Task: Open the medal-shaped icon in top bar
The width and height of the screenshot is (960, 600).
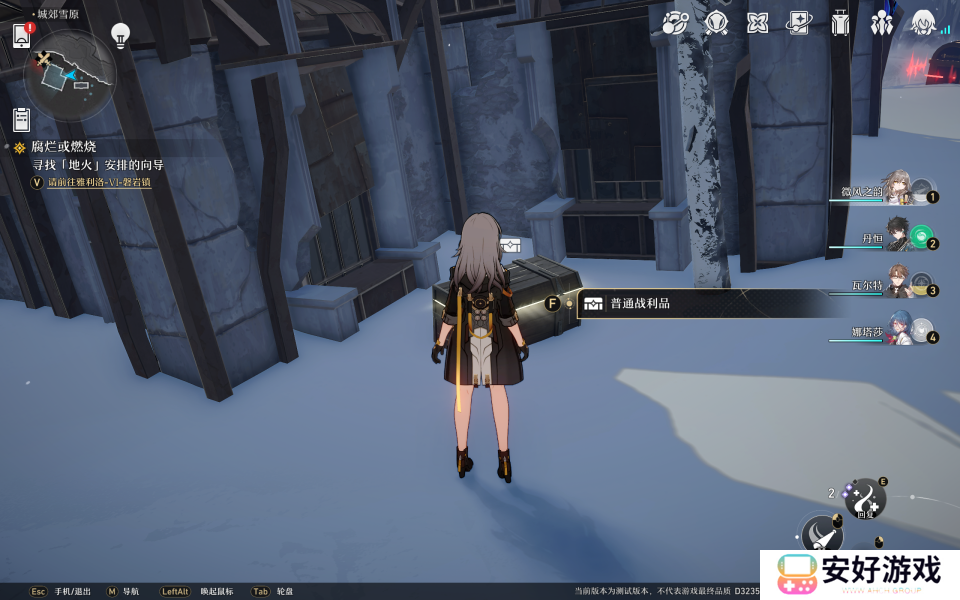Action: coord(716,23)
